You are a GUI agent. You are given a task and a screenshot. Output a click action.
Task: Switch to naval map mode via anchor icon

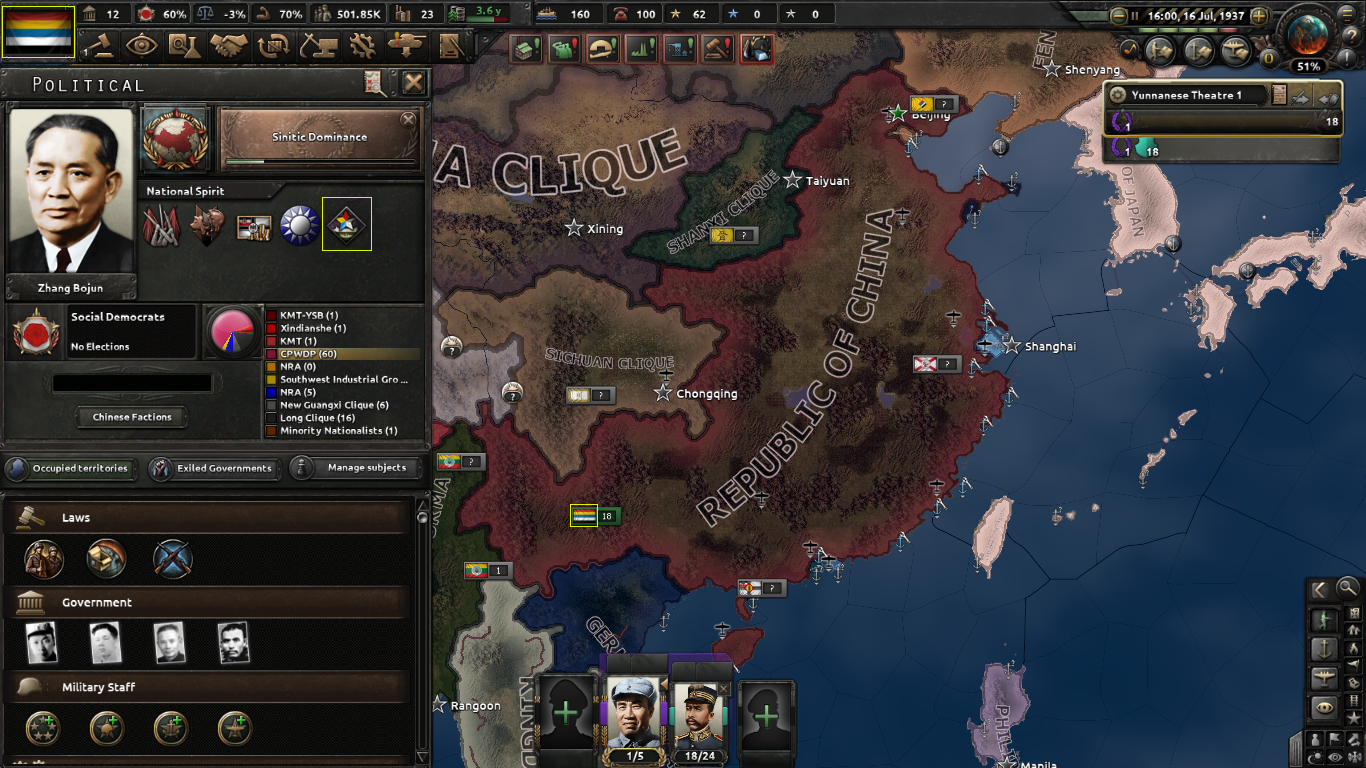[x=1322, y=650]
